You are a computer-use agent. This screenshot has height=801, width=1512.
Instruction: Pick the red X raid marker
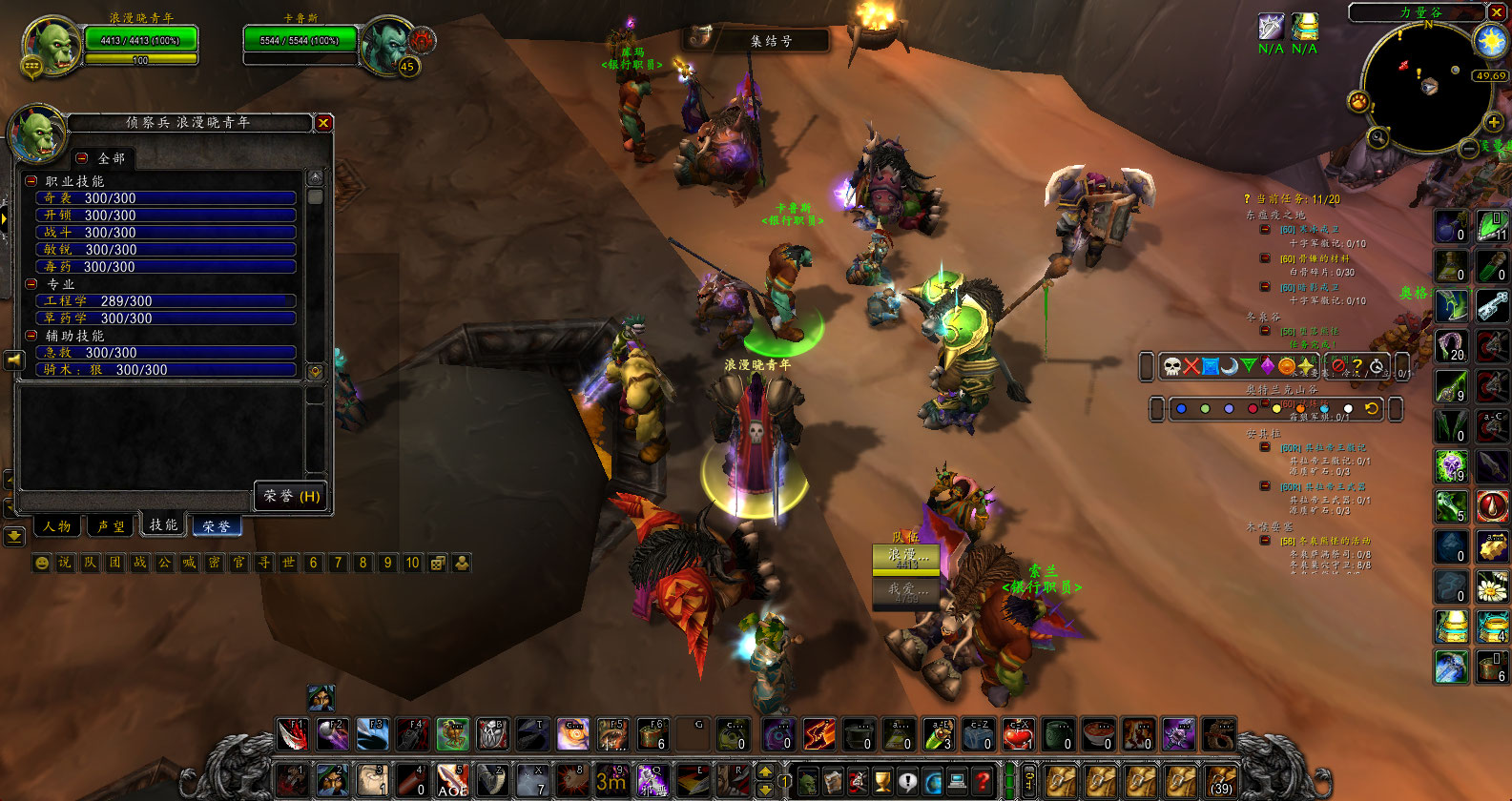[1191, 366]
